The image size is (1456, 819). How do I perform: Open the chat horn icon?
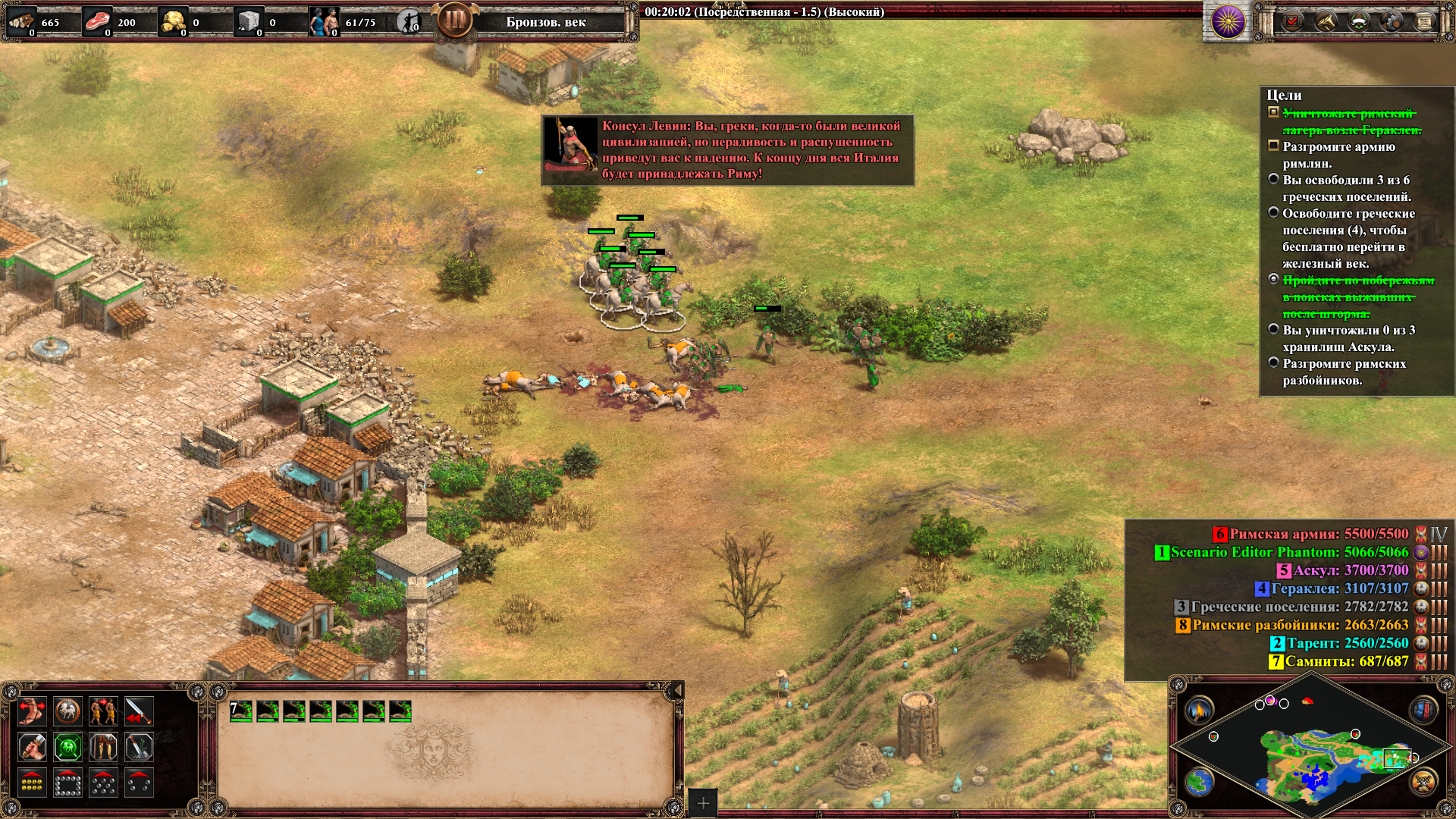[x=1325, y=21]
